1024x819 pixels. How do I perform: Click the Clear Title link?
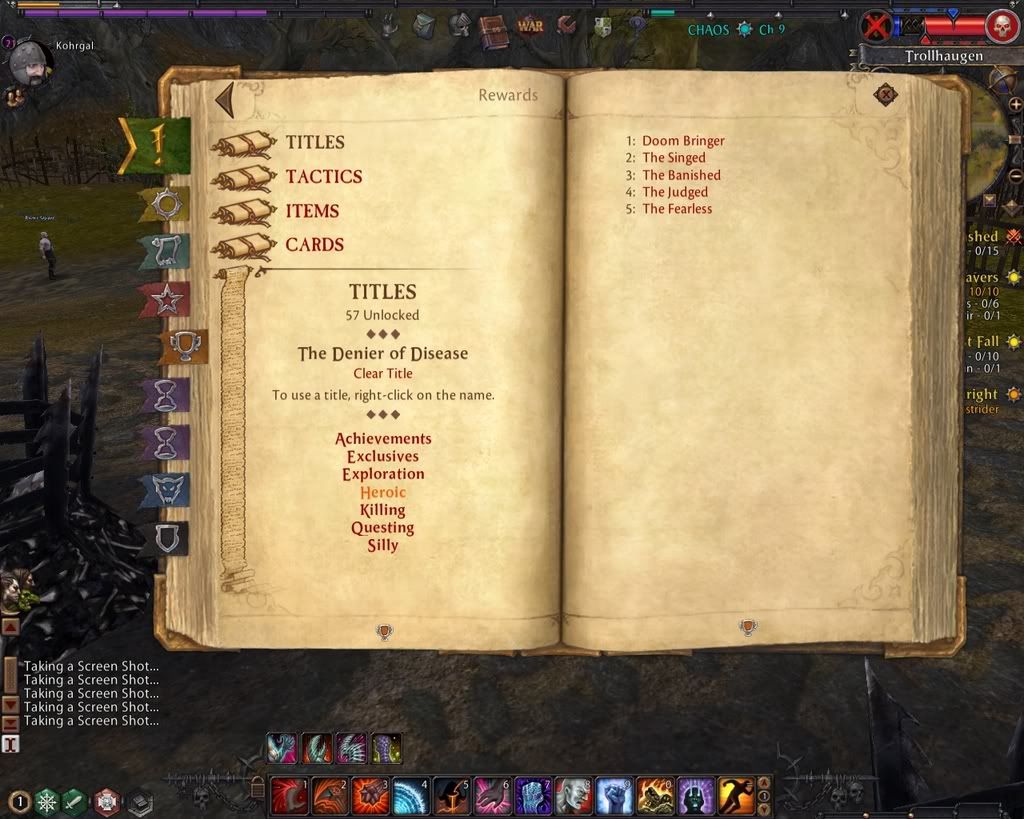click(382, 374)
